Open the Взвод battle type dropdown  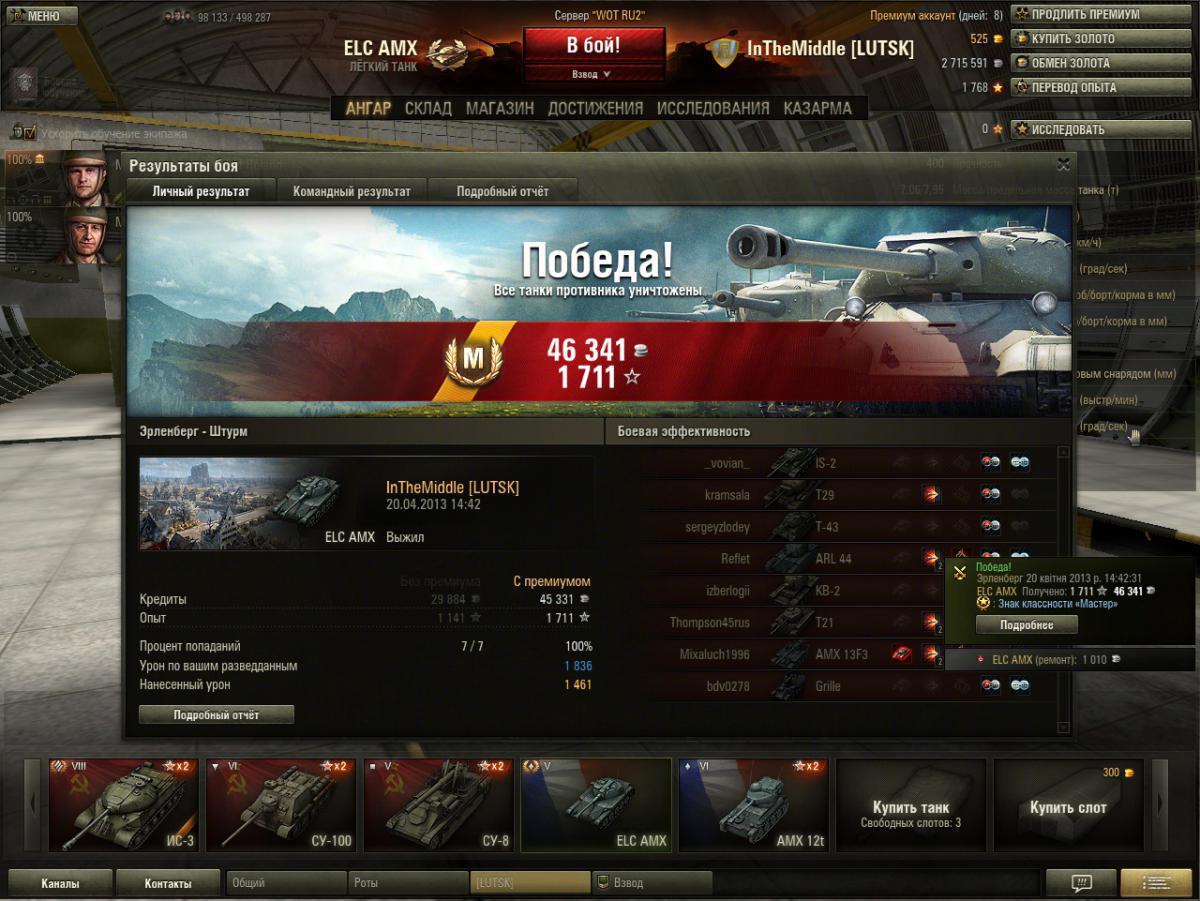(x=593, y=74)
